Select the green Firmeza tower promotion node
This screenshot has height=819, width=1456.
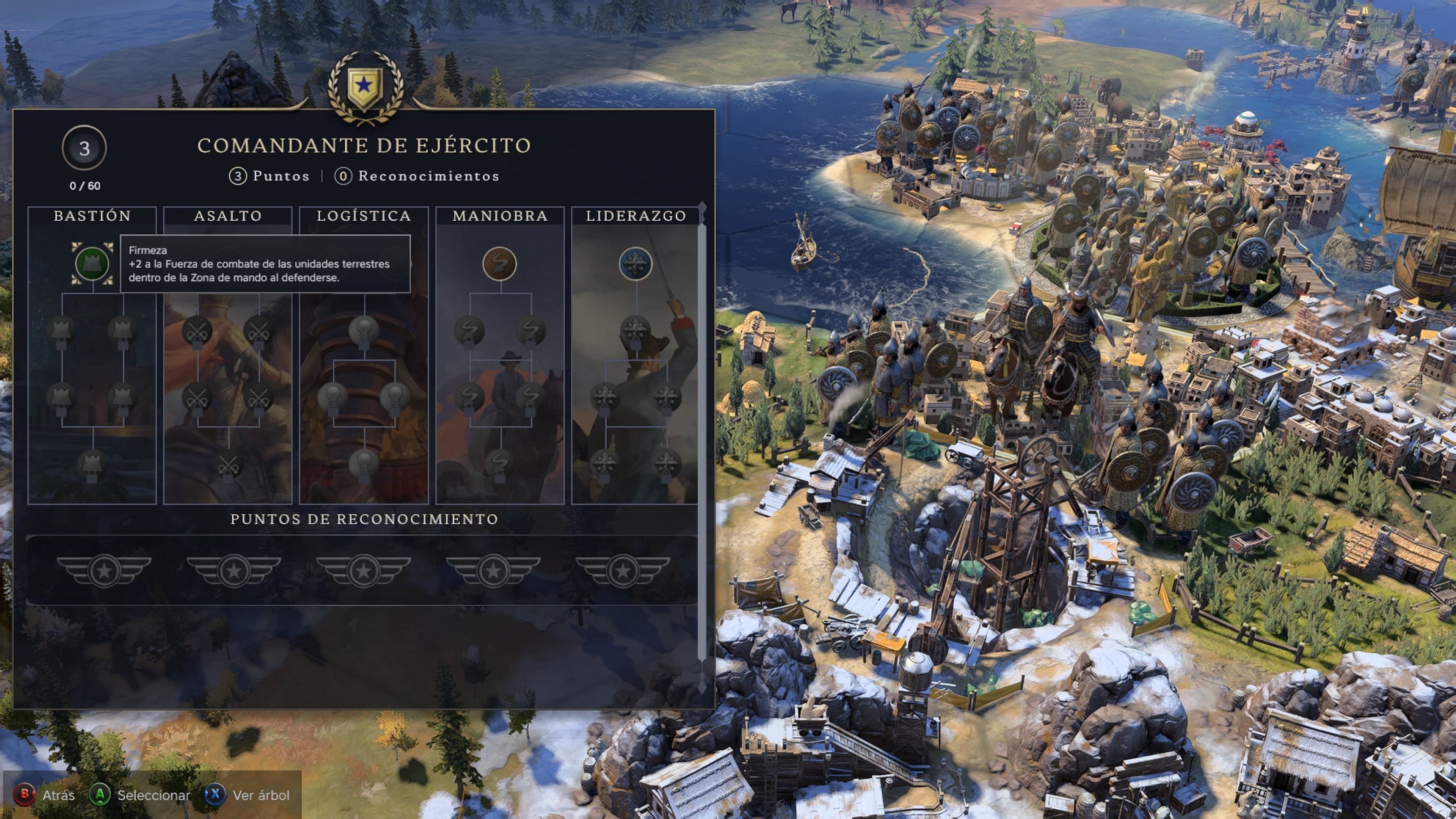click(x=92, y=264)
